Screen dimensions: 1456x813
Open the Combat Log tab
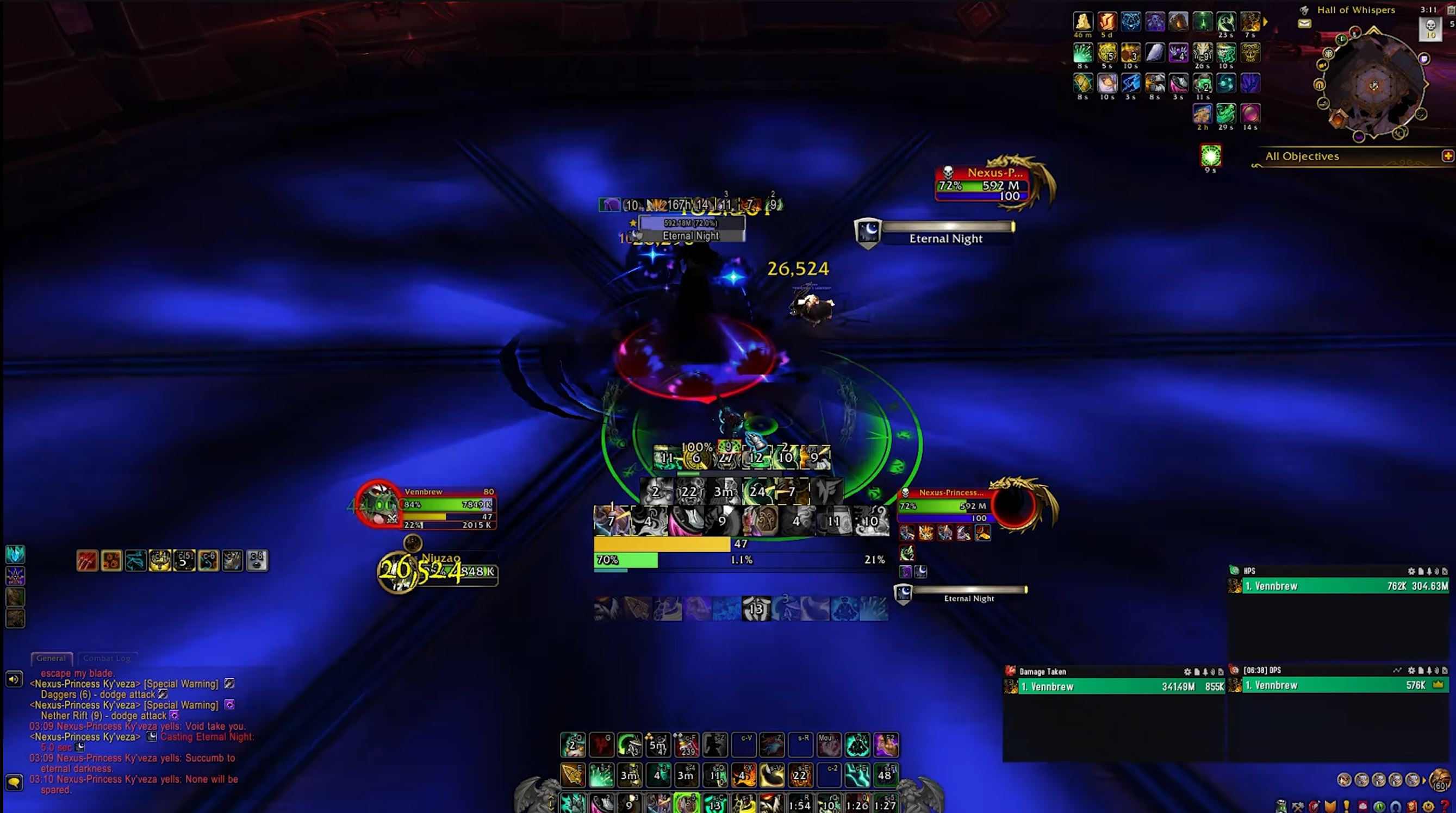point(106,658)
